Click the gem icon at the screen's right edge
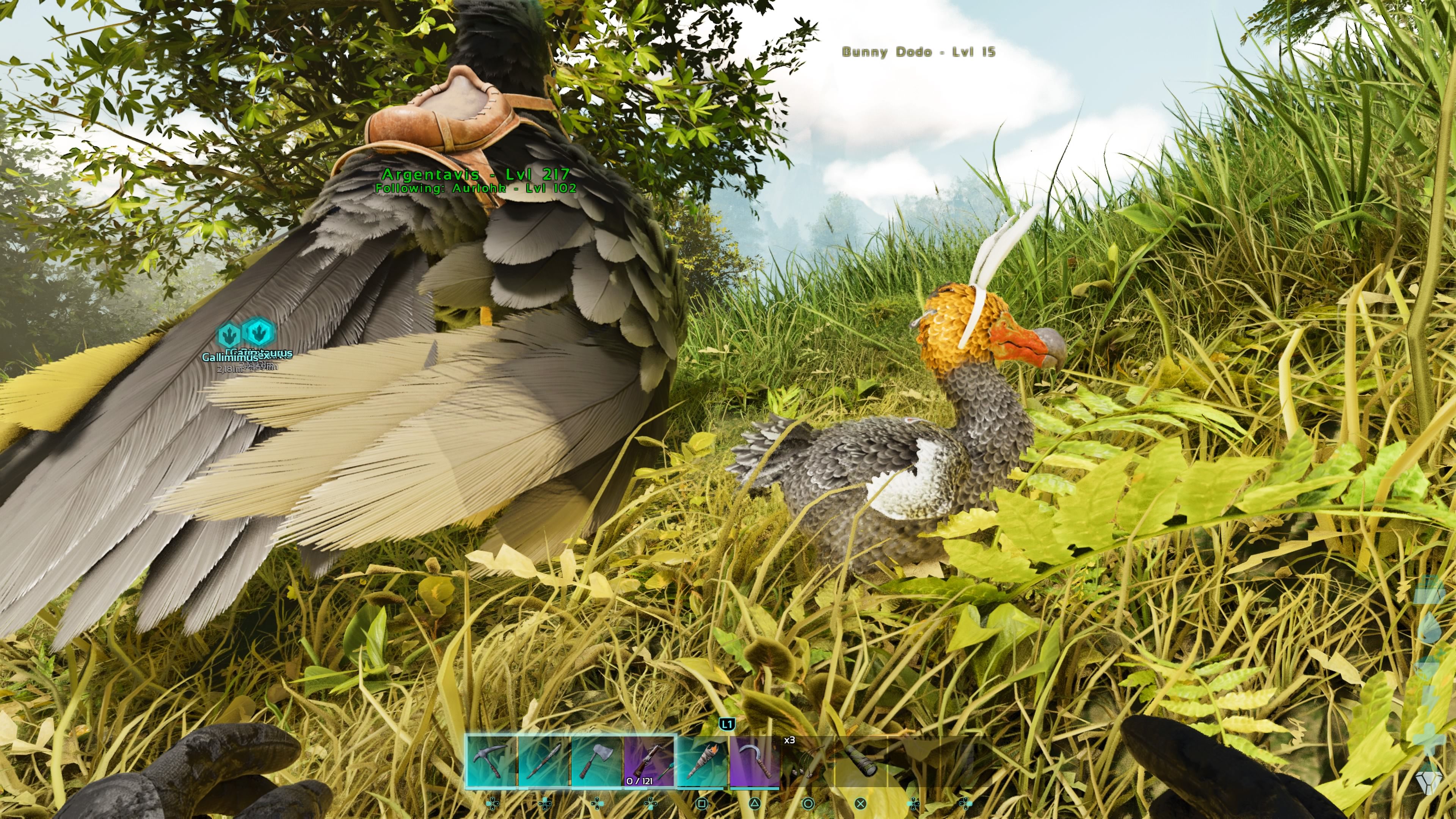Viewport: 1456px width, 819px height. click(x=1429, y=783)
